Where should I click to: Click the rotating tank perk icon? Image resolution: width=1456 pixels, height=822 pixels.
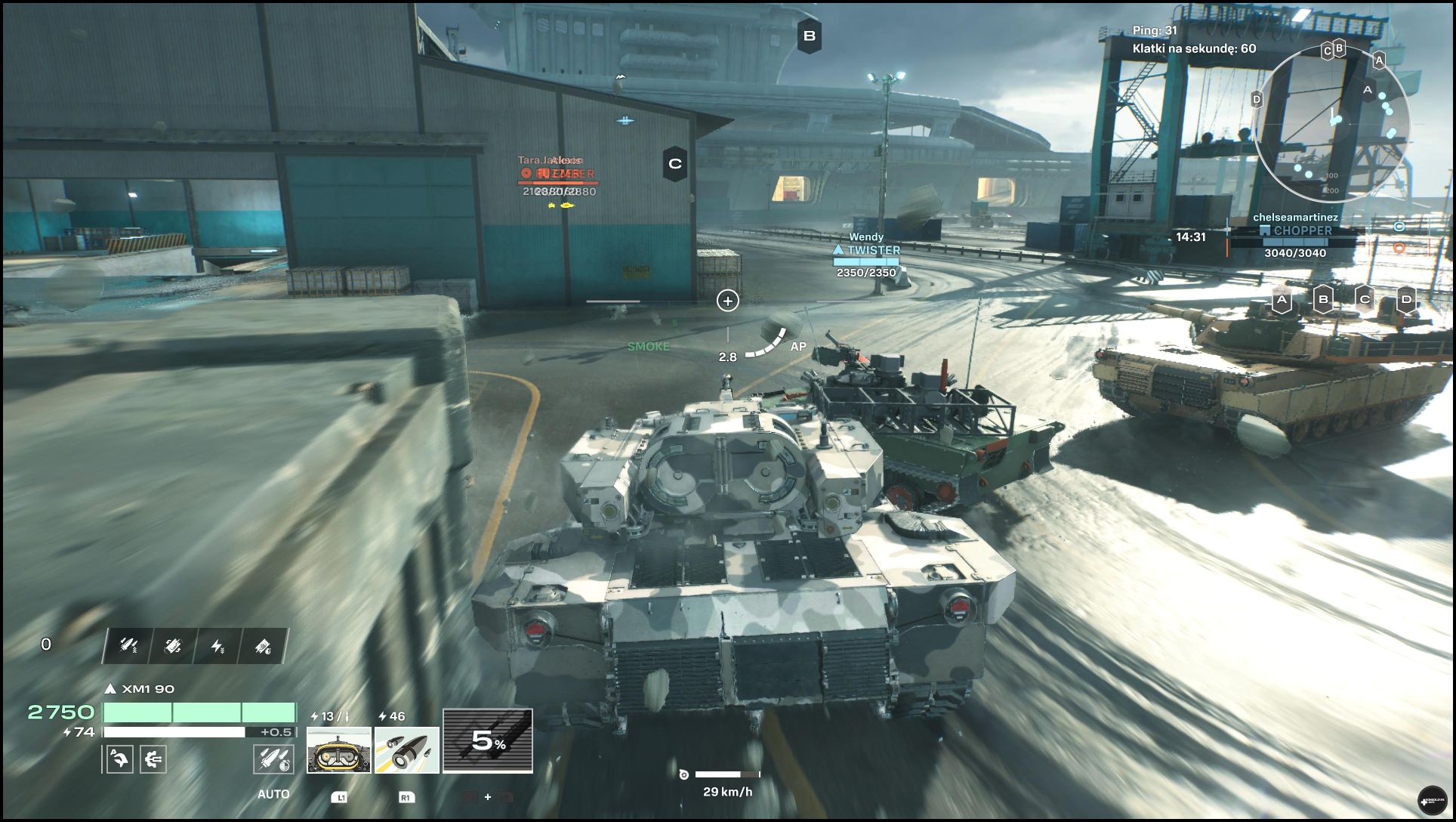[173, 646]
